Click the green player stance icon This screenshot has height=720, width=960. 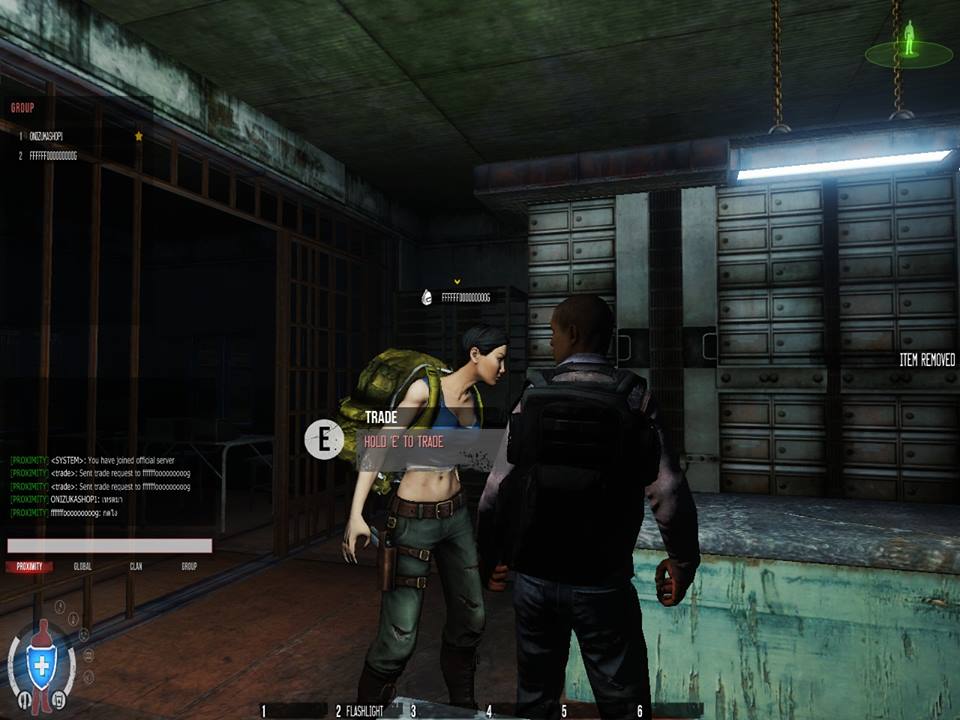(x=909, y=42)
